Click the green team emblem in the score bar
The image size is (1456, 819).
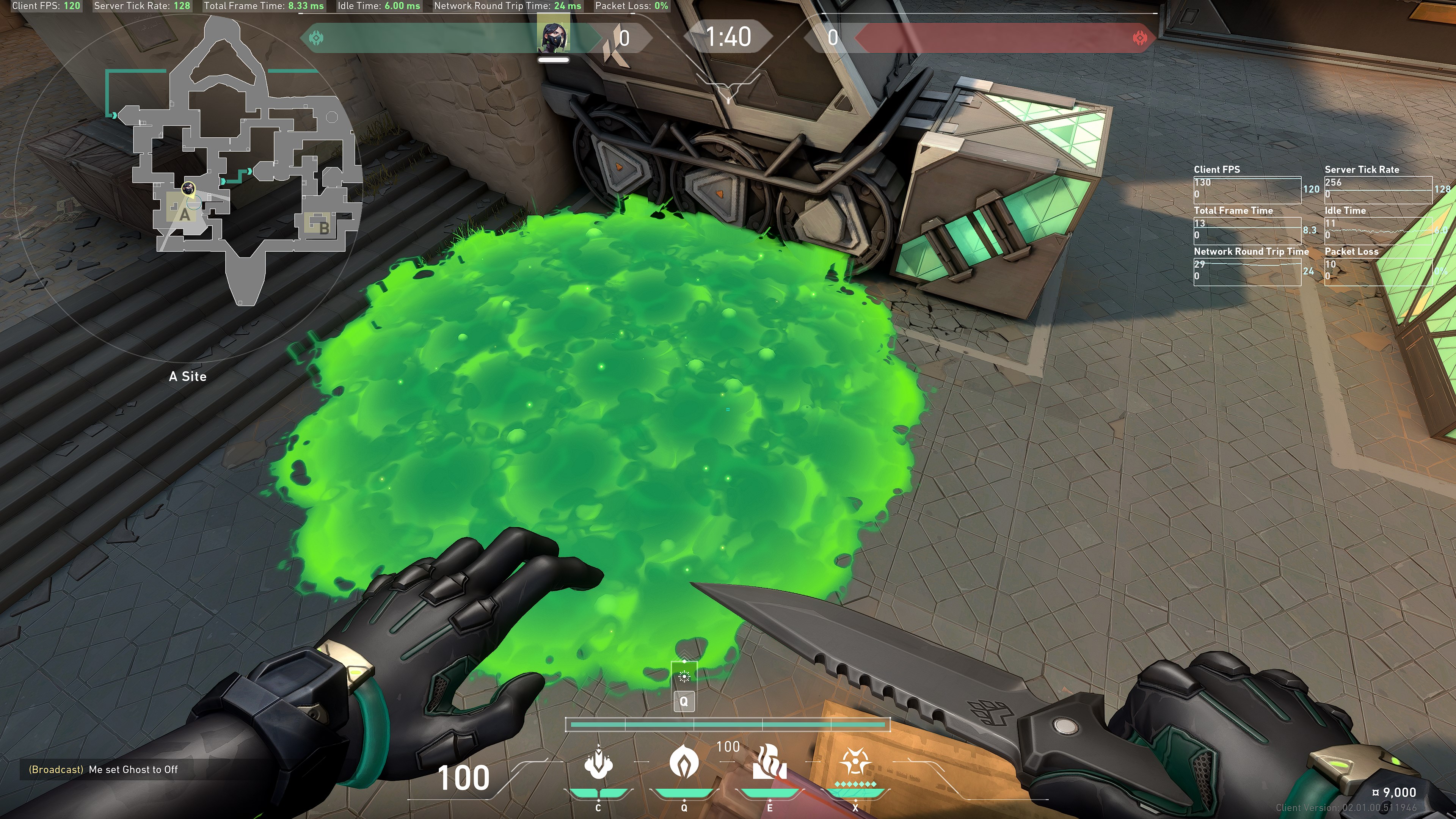pyautogui.click(x=316, y=38)
